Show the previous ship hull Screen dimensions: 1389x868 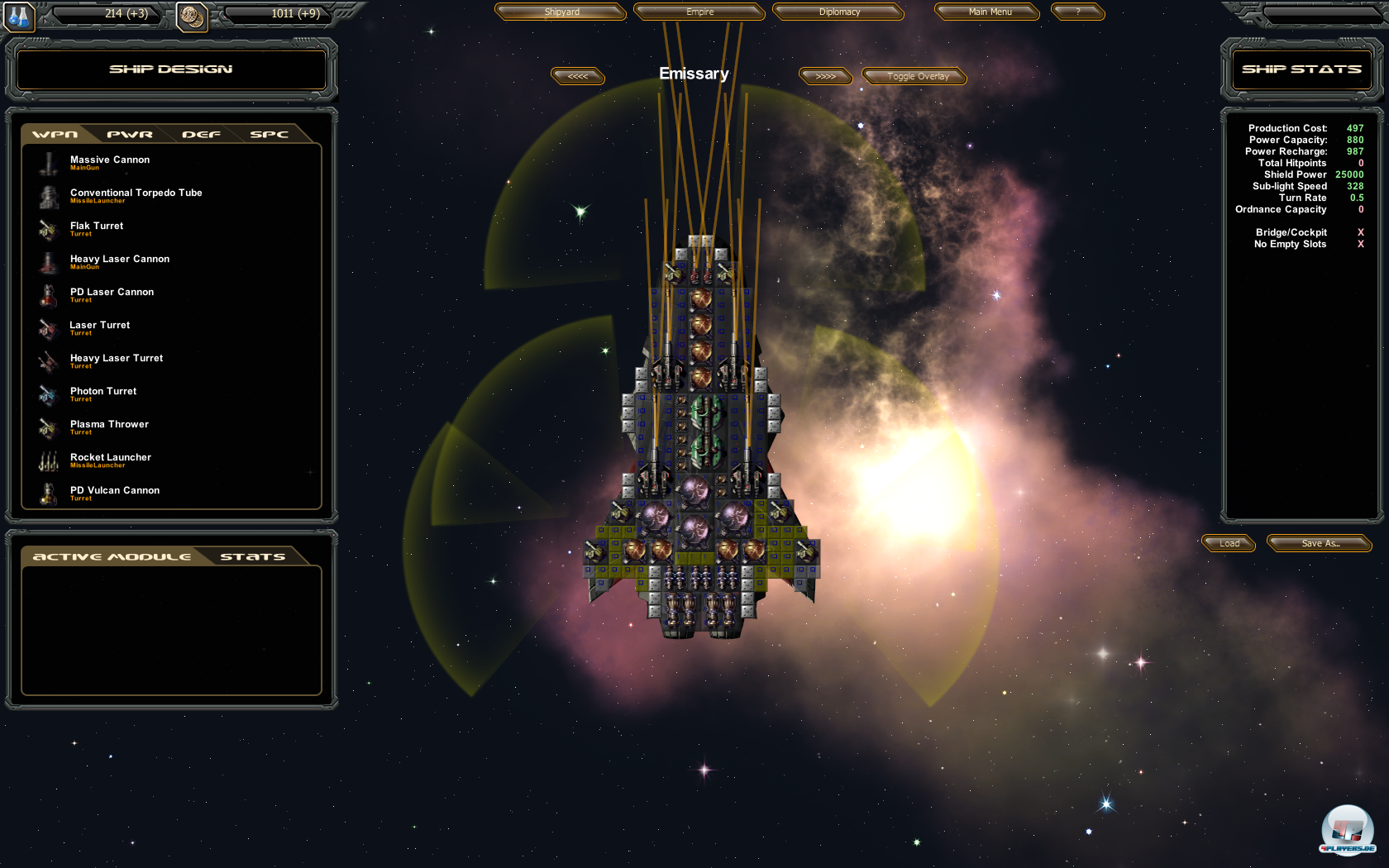click(x=578, y=76)
